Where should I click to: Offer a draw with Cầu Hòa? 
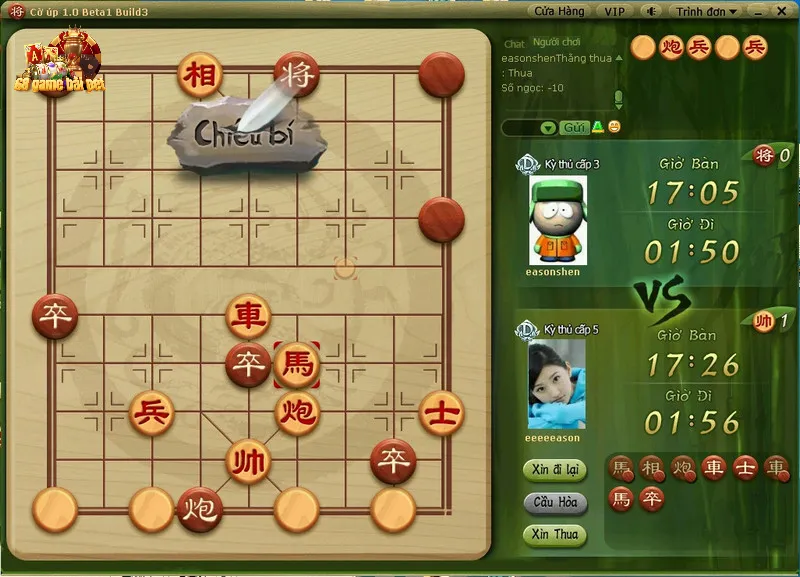554,502
